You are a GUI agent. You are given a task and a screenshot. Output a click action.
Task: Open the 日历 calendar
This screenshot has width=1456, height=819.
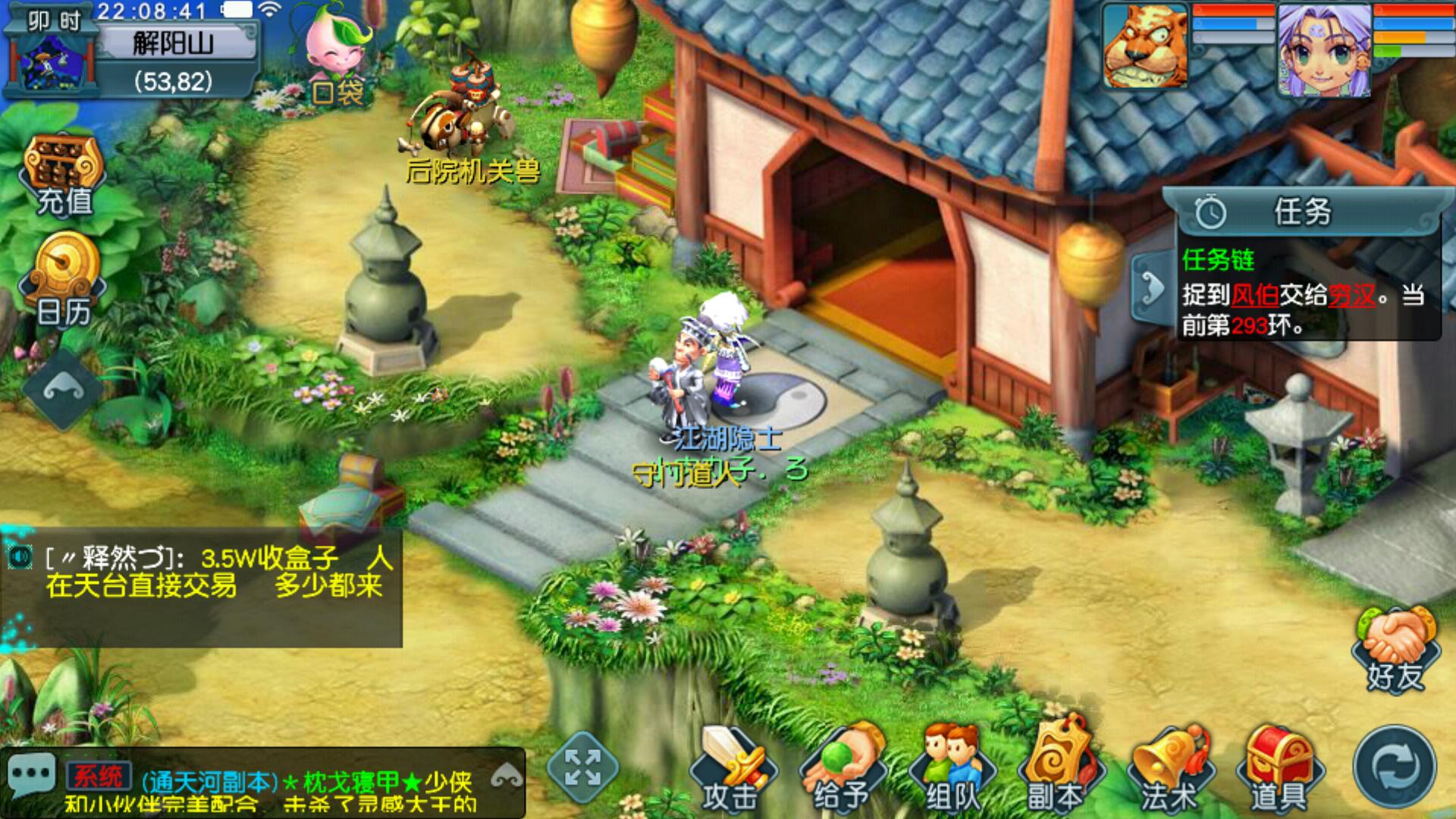coord(64,281)
